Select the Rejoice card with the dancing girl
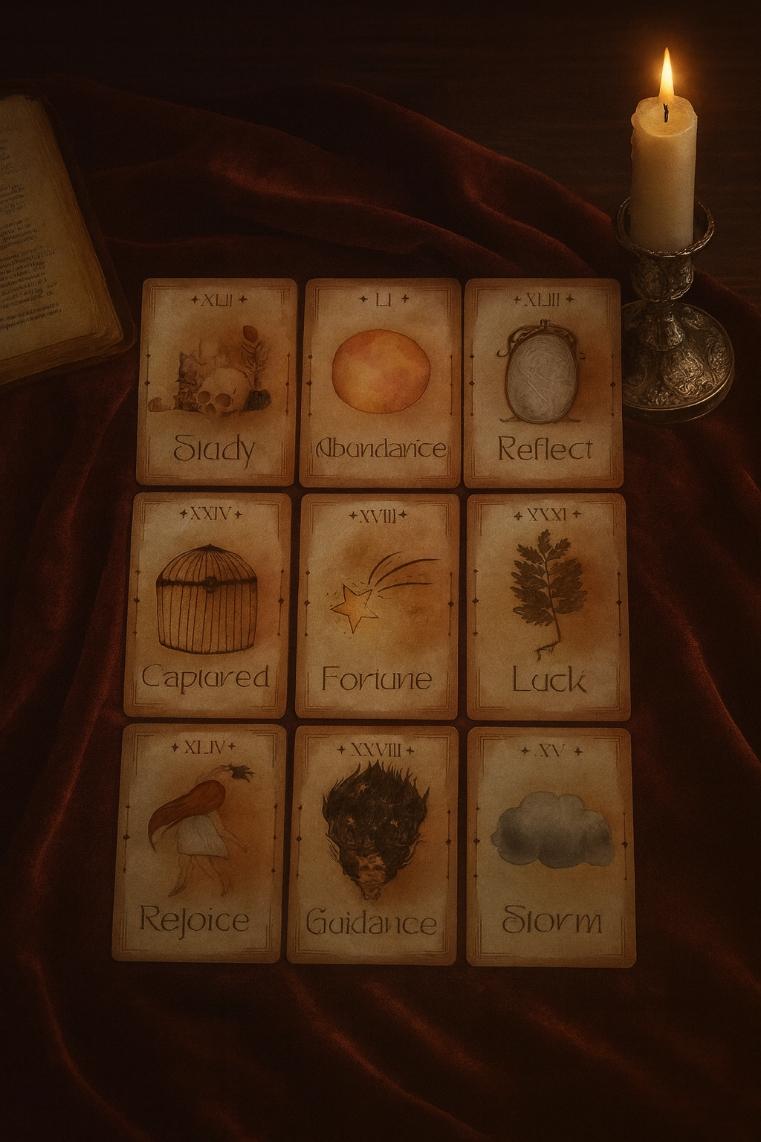 tap(197, 842)
